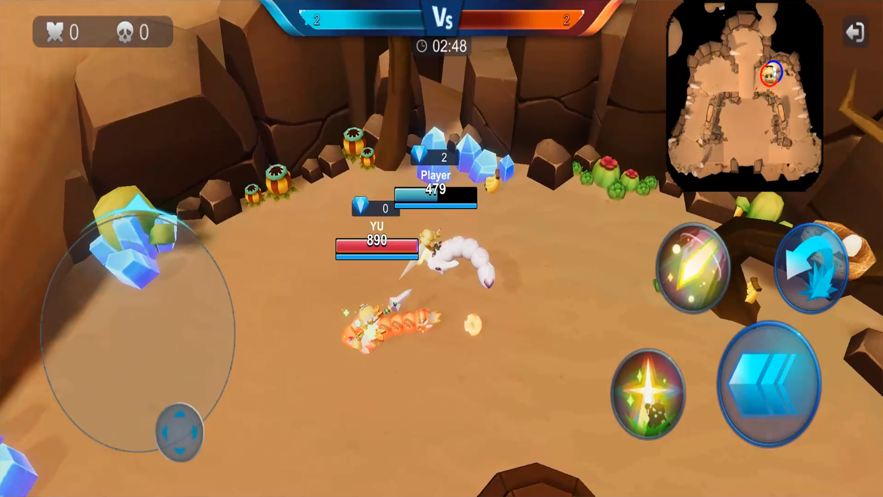The height and width of the screenshot is (497, 883).
Task: Trigger the golden starburst skill
Action: [x=648, y=393]
